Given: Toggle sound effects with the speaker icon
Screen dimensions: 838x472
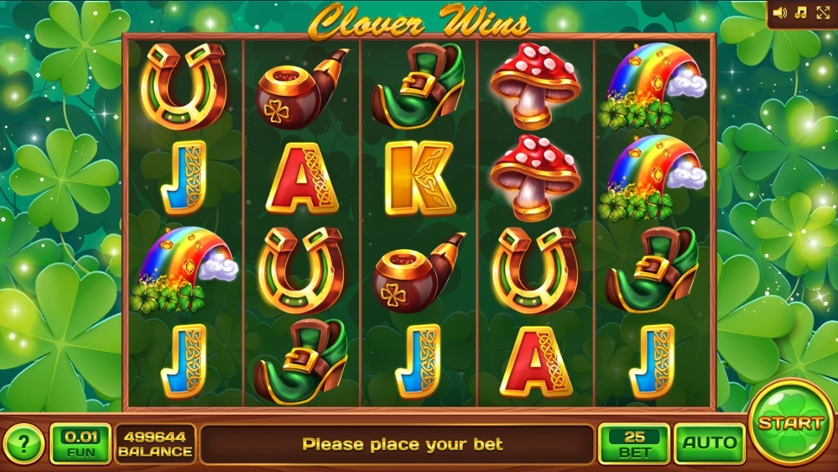Looking at the screenshot, I should pos(780,13).
